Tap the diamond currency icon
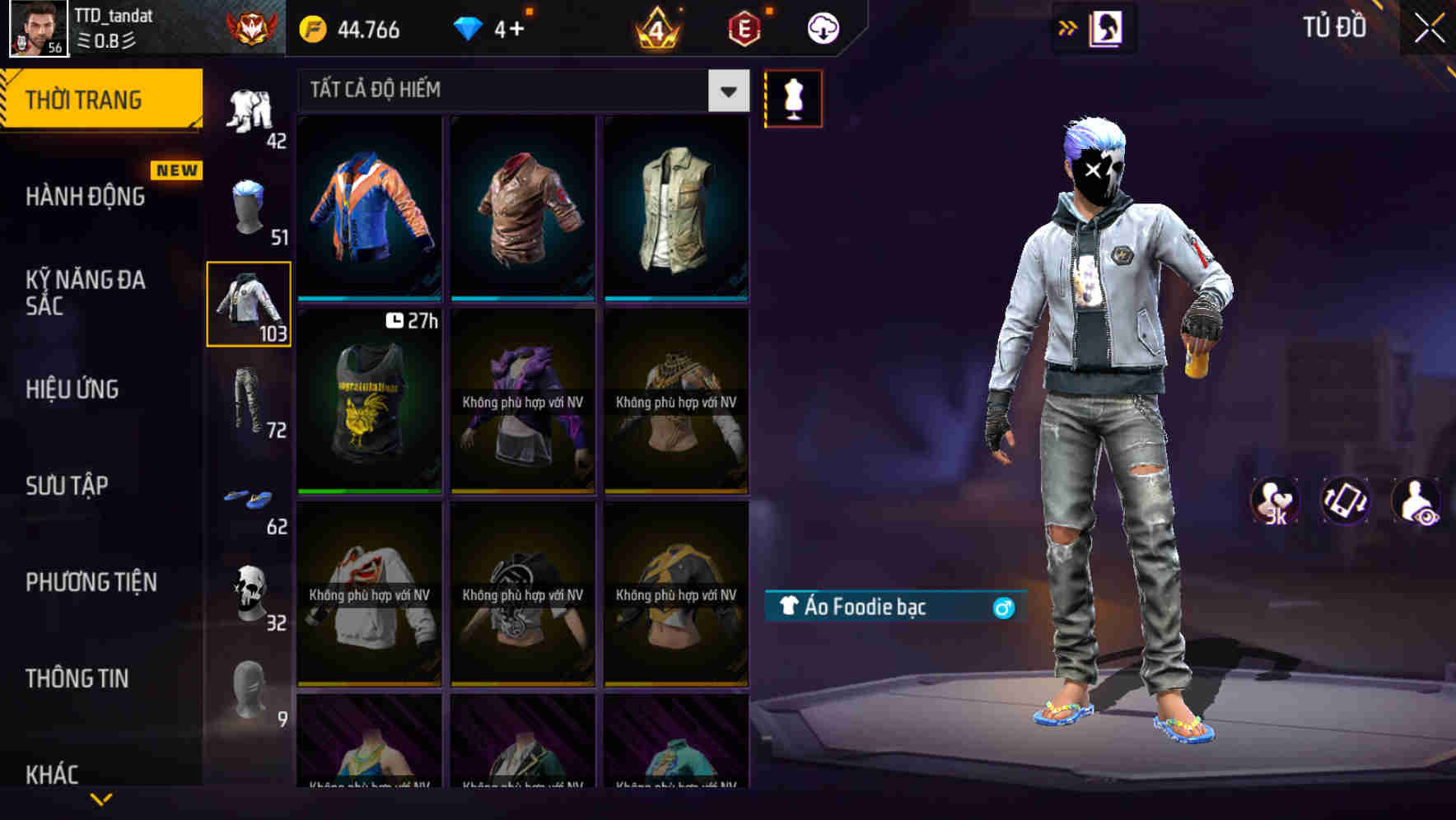Image resolution: width=1456 pixels, height=820 pixels. (x=468, y=27)
